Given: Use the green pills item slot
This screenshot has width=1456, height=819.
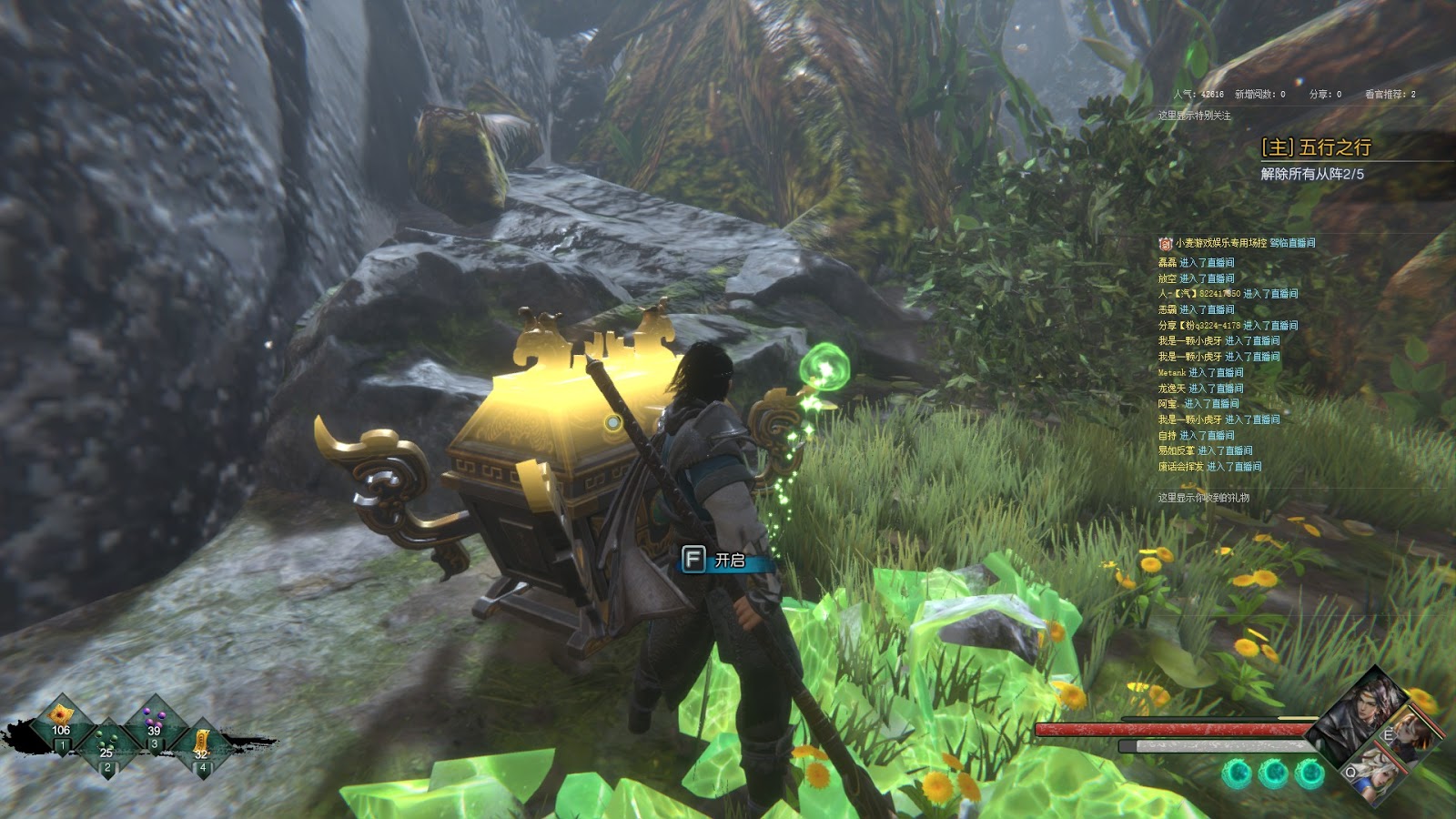Looking at the screenshot, I should point(107,744).
